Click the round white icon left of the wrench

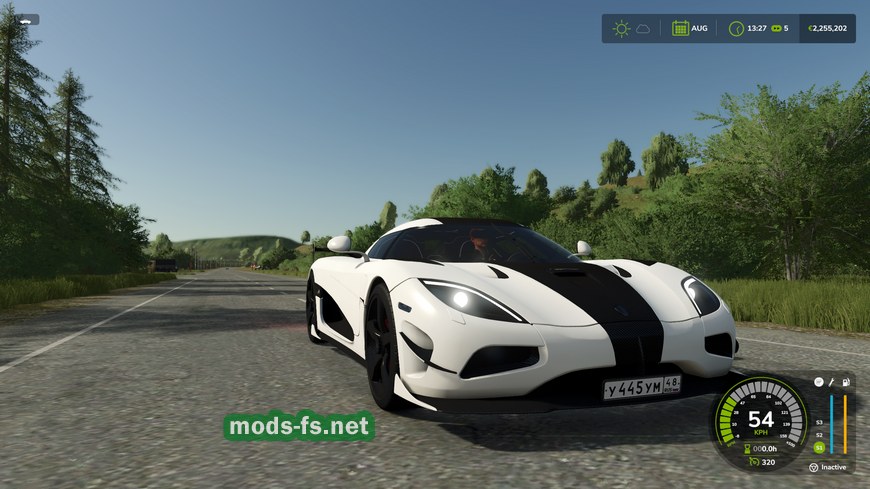pos(818,382)
